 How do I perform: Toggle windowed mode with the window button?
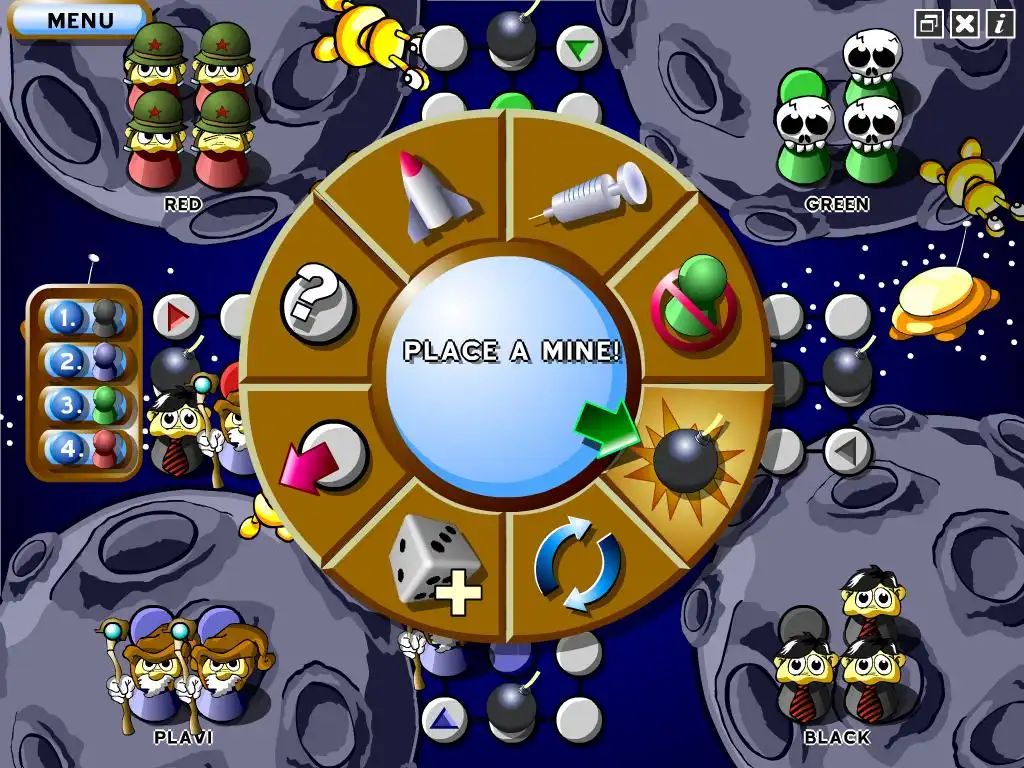[x=929, y=24]
